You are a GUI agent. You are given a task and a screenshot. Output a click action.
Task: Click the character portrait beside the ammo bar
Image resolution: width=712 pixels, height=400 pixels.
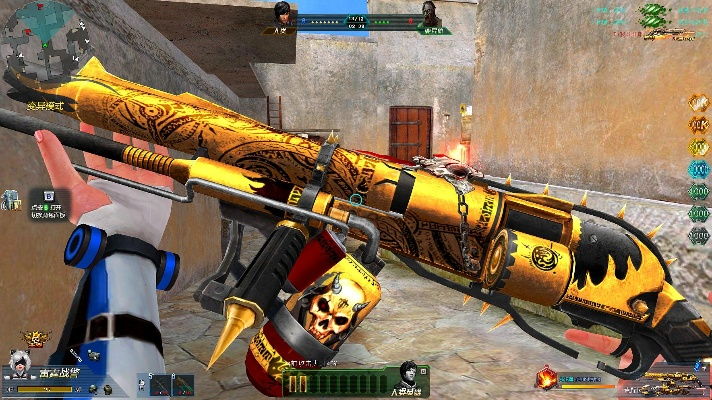tap(408, 373)
